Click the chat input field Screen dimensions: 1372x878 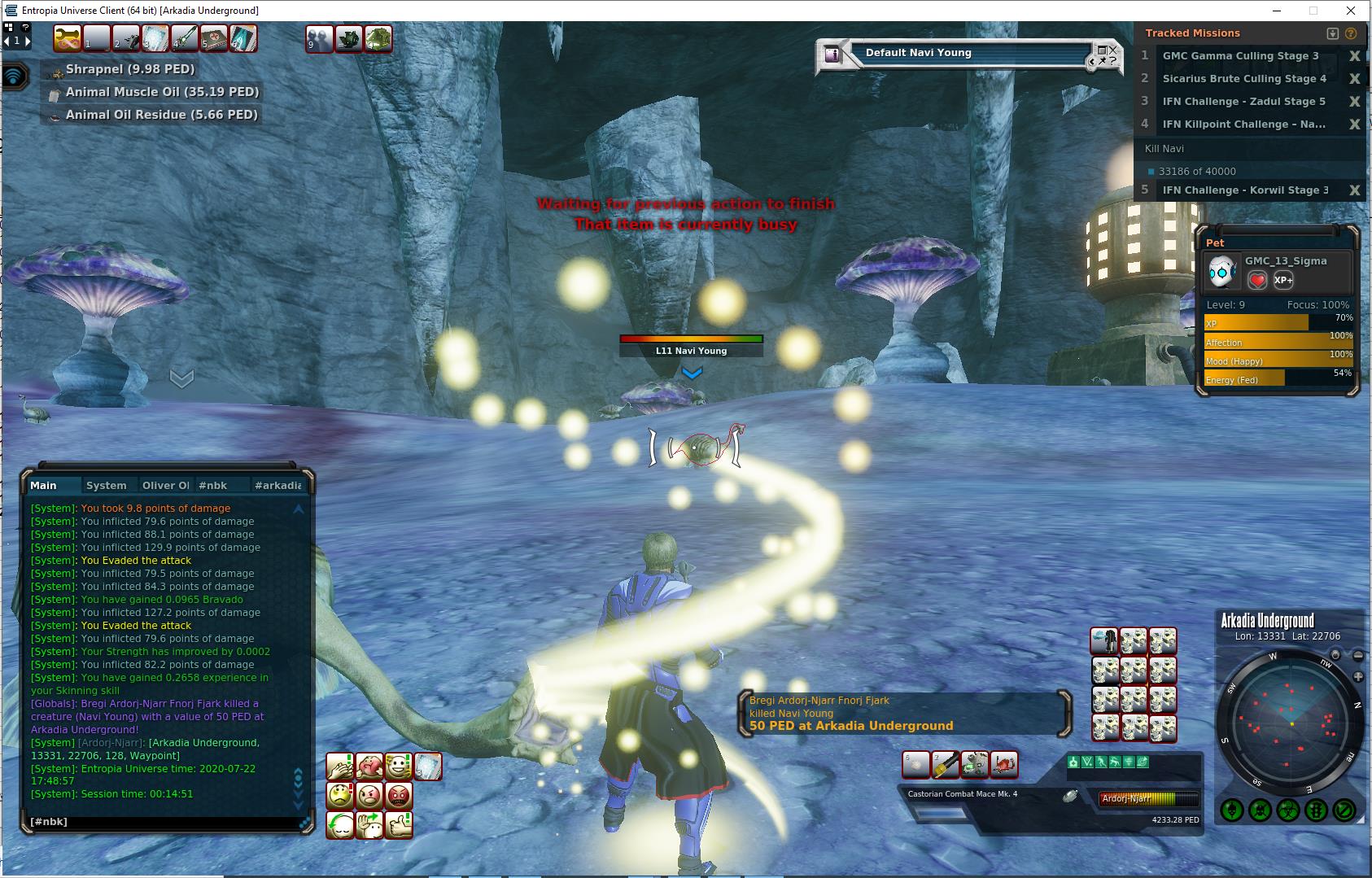click(163, 822)
